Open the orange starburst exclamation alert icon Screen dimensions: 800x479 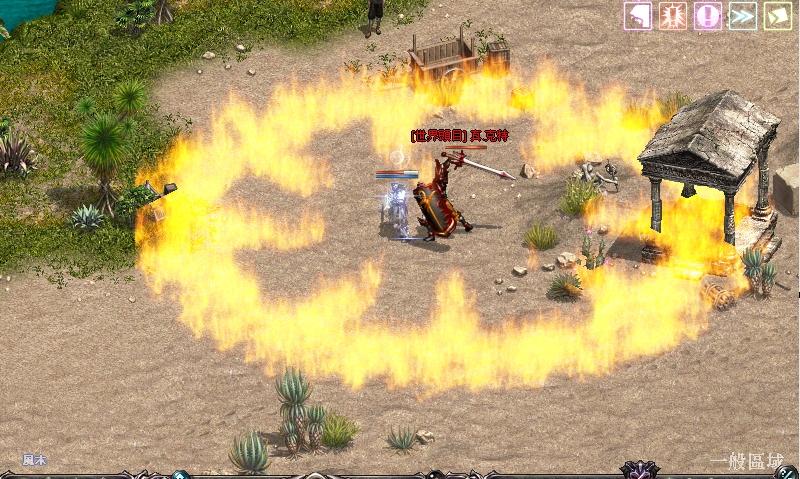673,16
